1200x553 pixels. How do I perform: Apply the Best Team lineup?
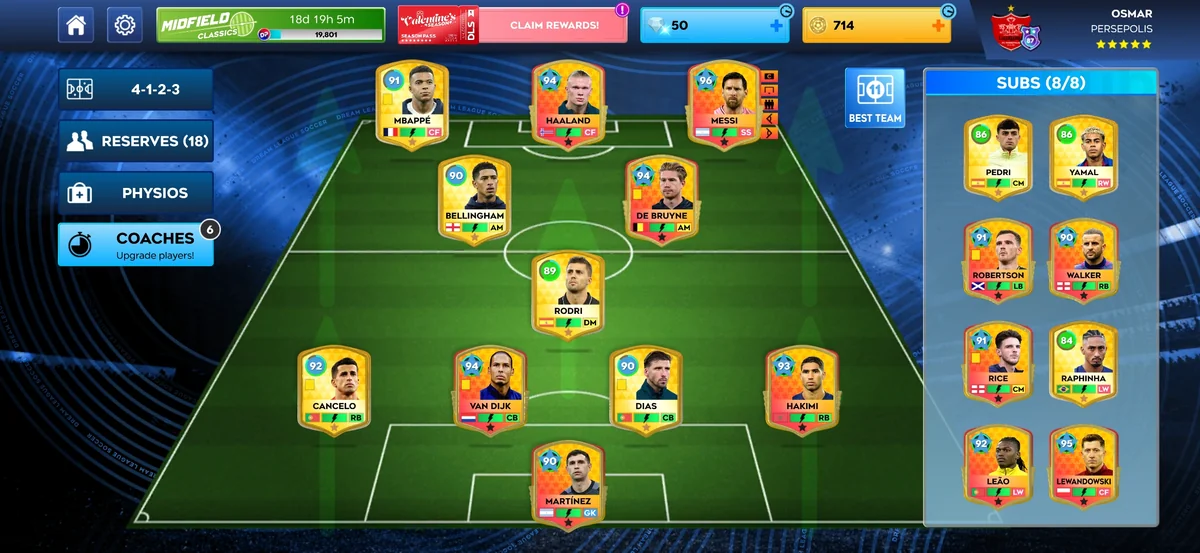(x=874, y=98)
